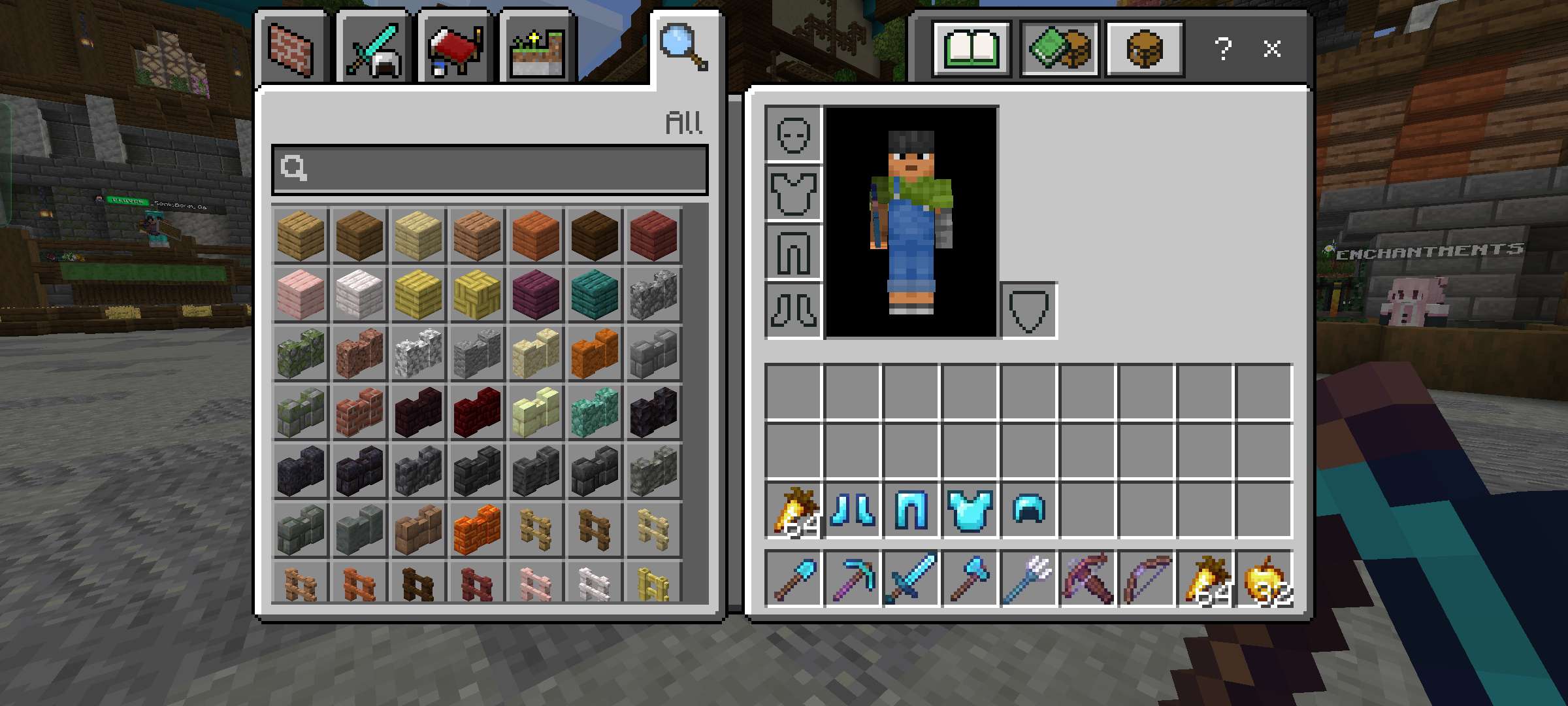Click the empty shield off-hand slot
1568x706 pixels.
tap(1029, 311)
